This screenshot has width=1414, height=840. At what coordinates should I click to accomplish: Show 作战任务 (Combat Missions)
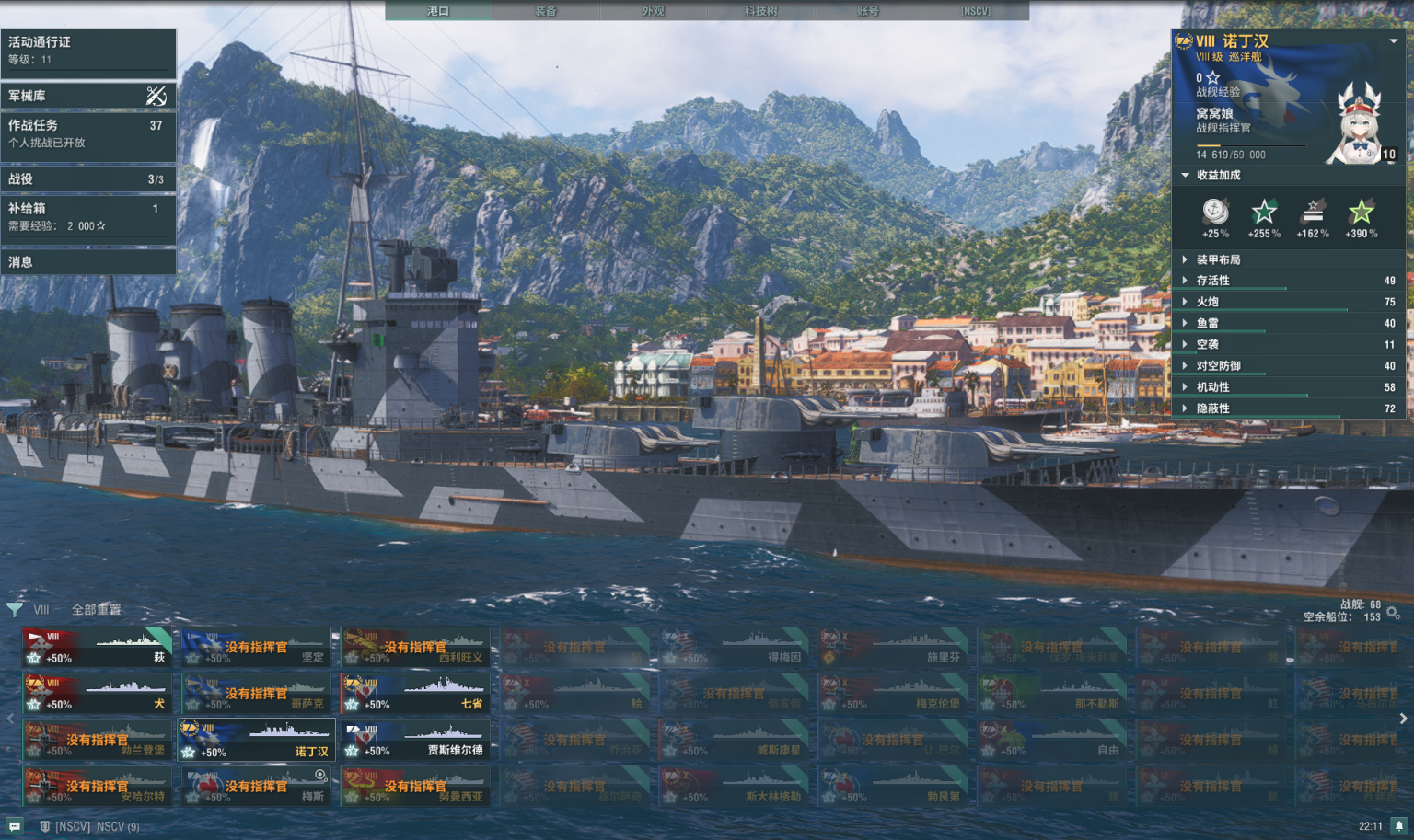coord(88,133)
